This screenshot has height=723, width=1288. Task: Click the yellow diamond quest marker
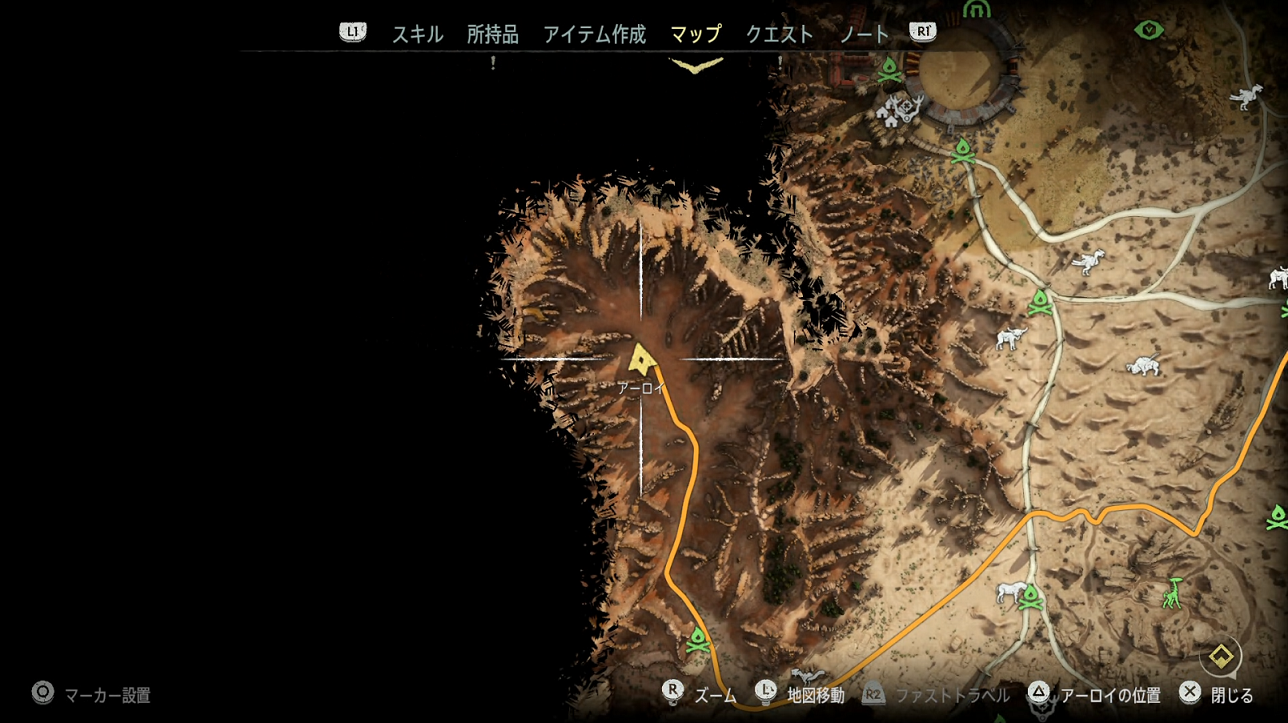1220,656
